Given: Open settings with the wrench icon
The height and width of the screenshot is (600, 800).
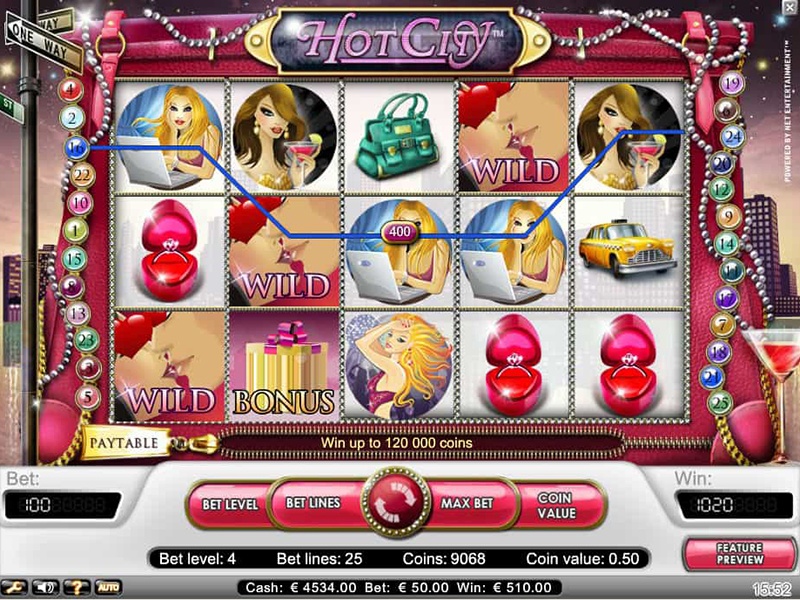Looking at the screenshot, I should 15,587.
